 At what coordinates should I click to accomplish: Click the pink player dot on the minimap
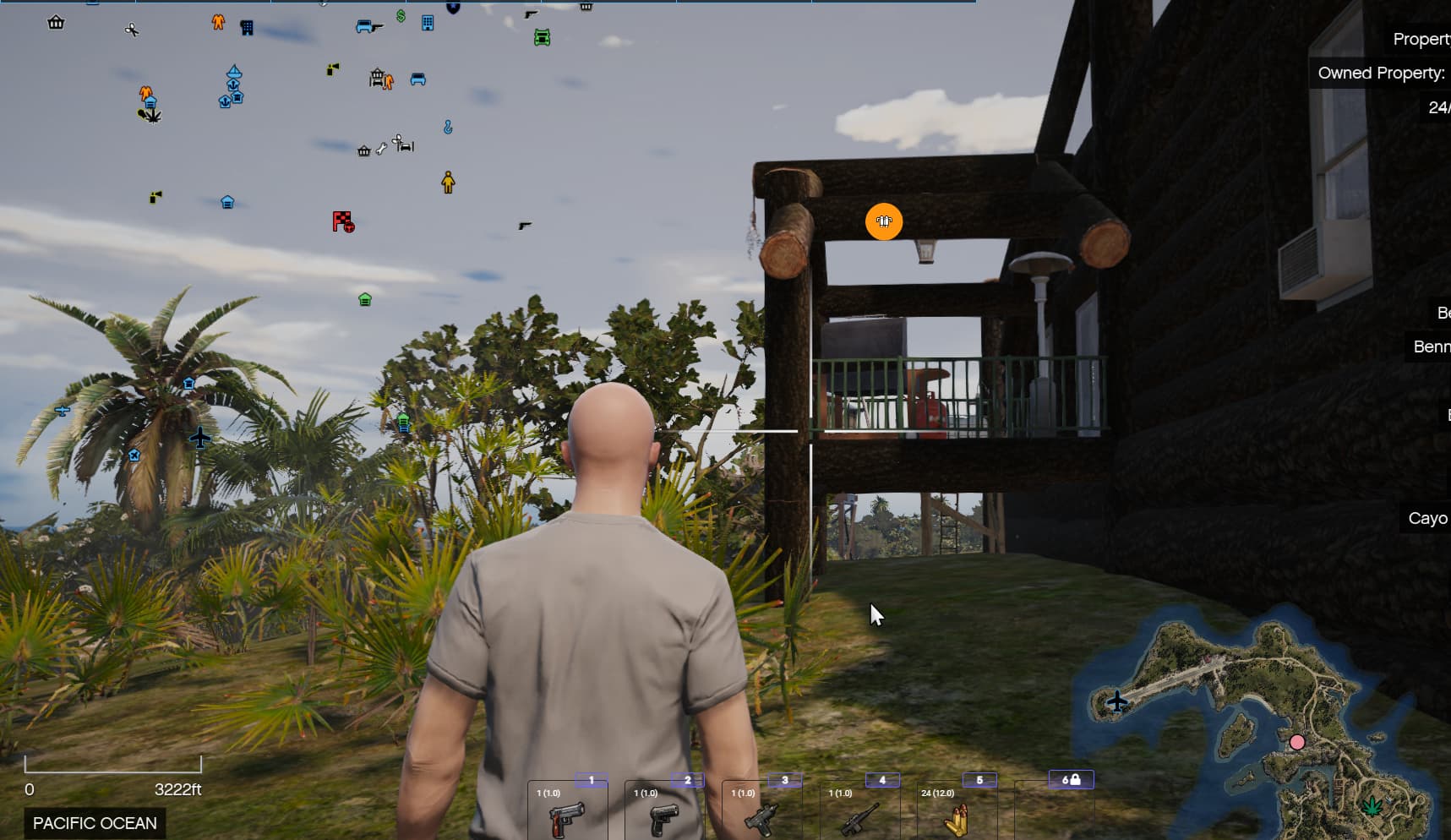click(1297, 741)
